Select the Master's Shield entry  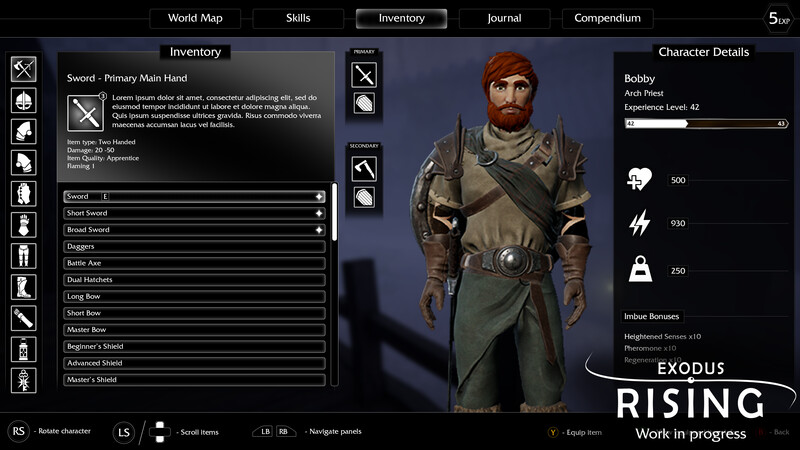click(x=194, y=380)
